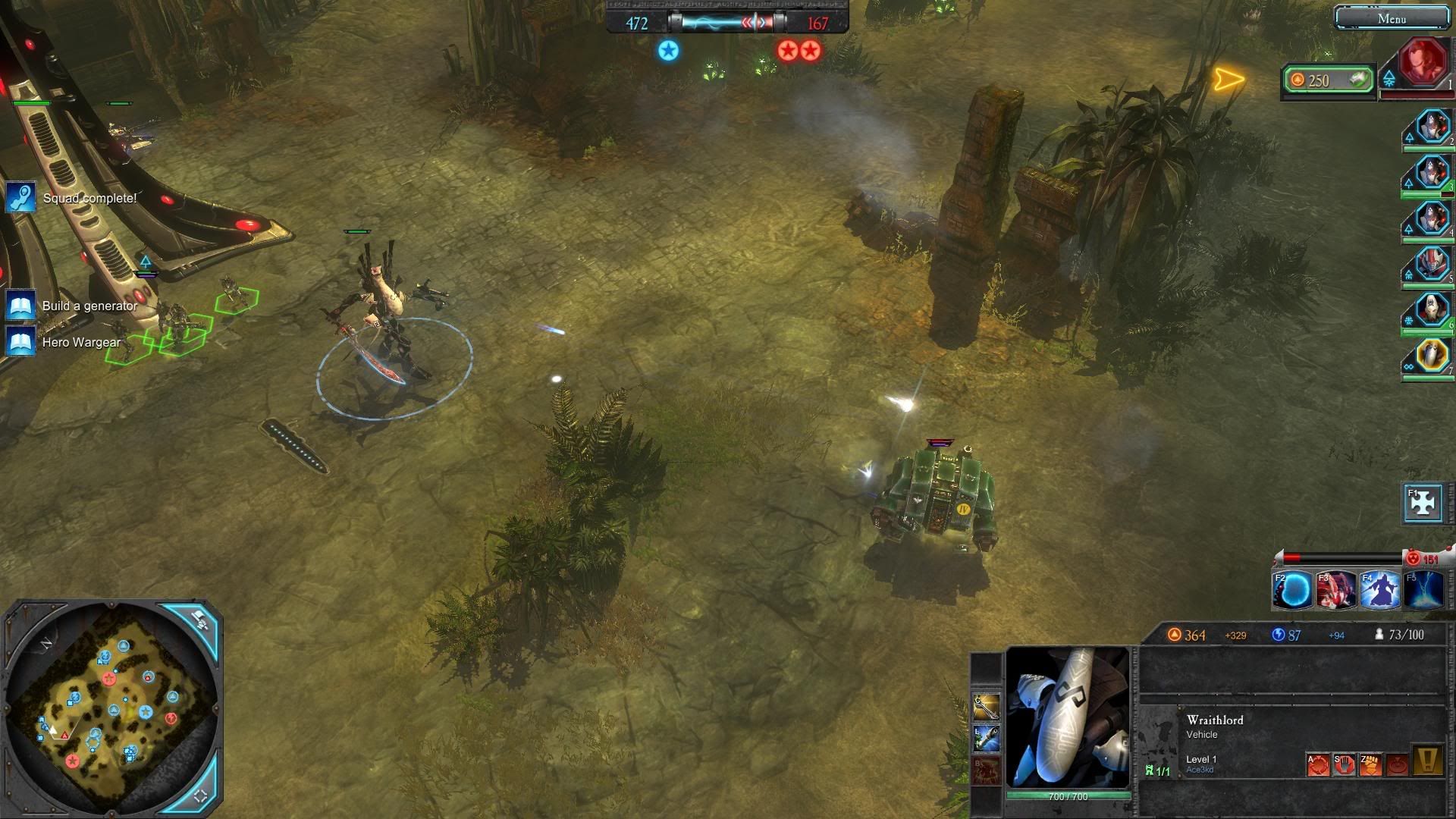This screenshot has width=1456, height=819.
Task: Toggle the melee fist stance icon
Action: click(1371, 764)
